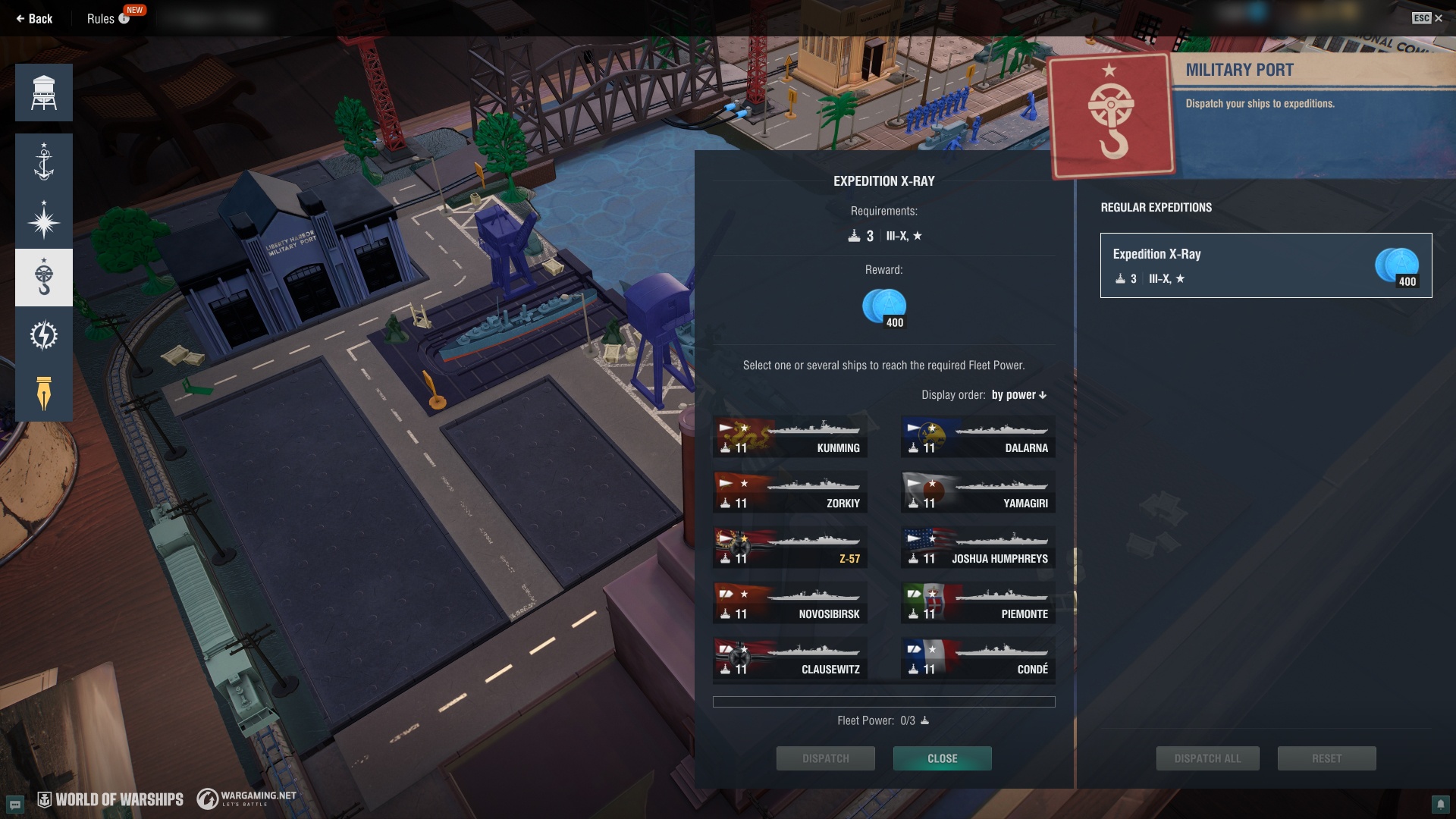1456x819 pixels.
Task: Pick the Condé ship
Action: pos(977,659)
